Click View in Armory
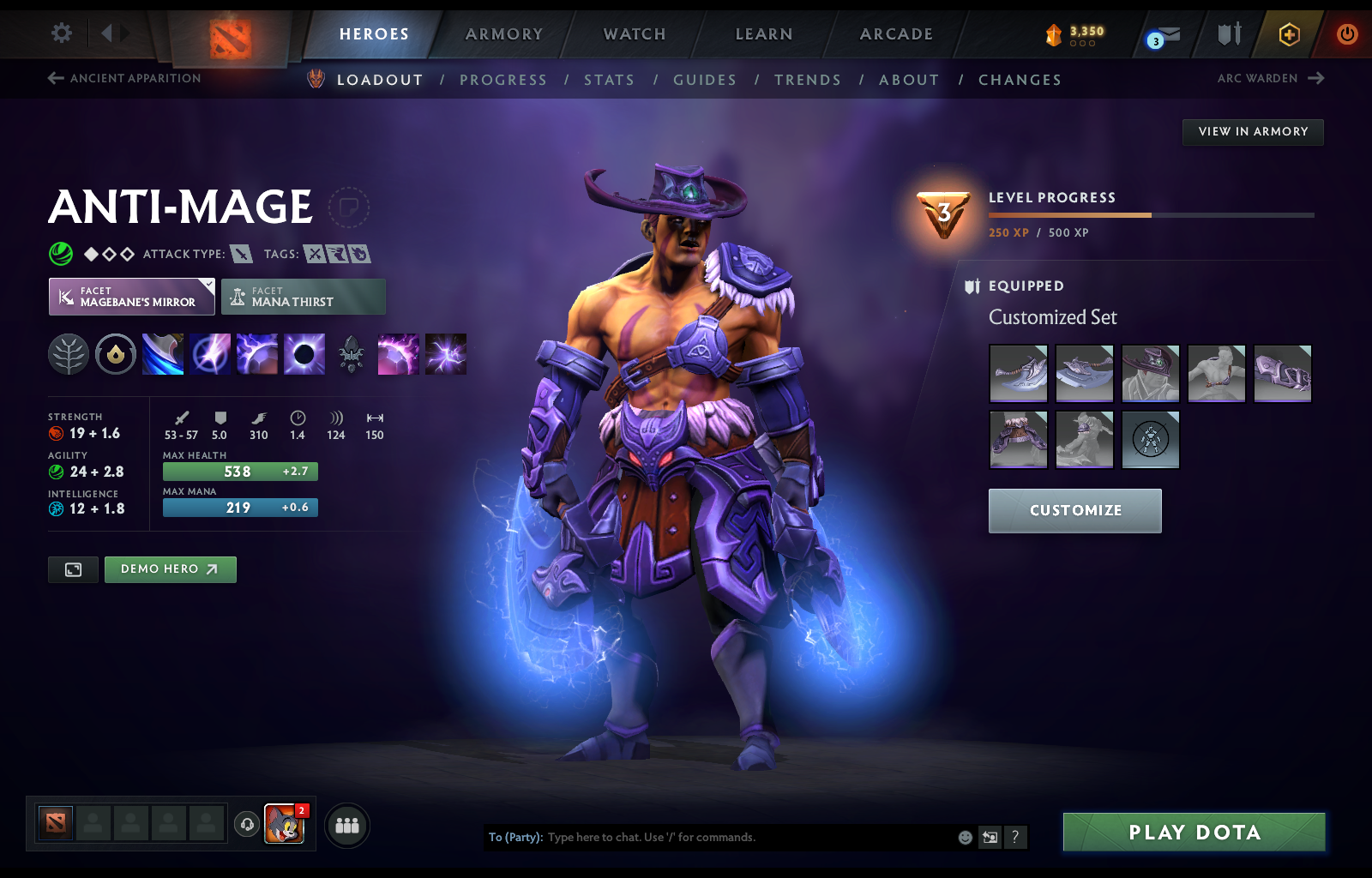This screenshot has height=878, width=1372. [1252, 132]
